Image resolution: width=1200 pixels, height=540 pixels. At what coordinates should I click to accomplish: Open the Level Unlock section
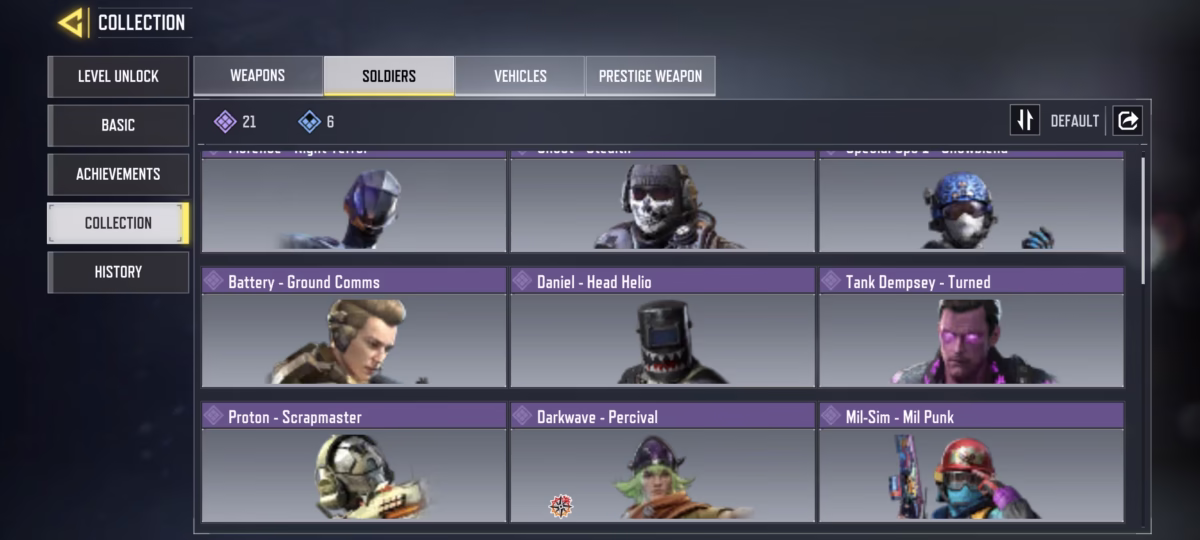point(118,76)
